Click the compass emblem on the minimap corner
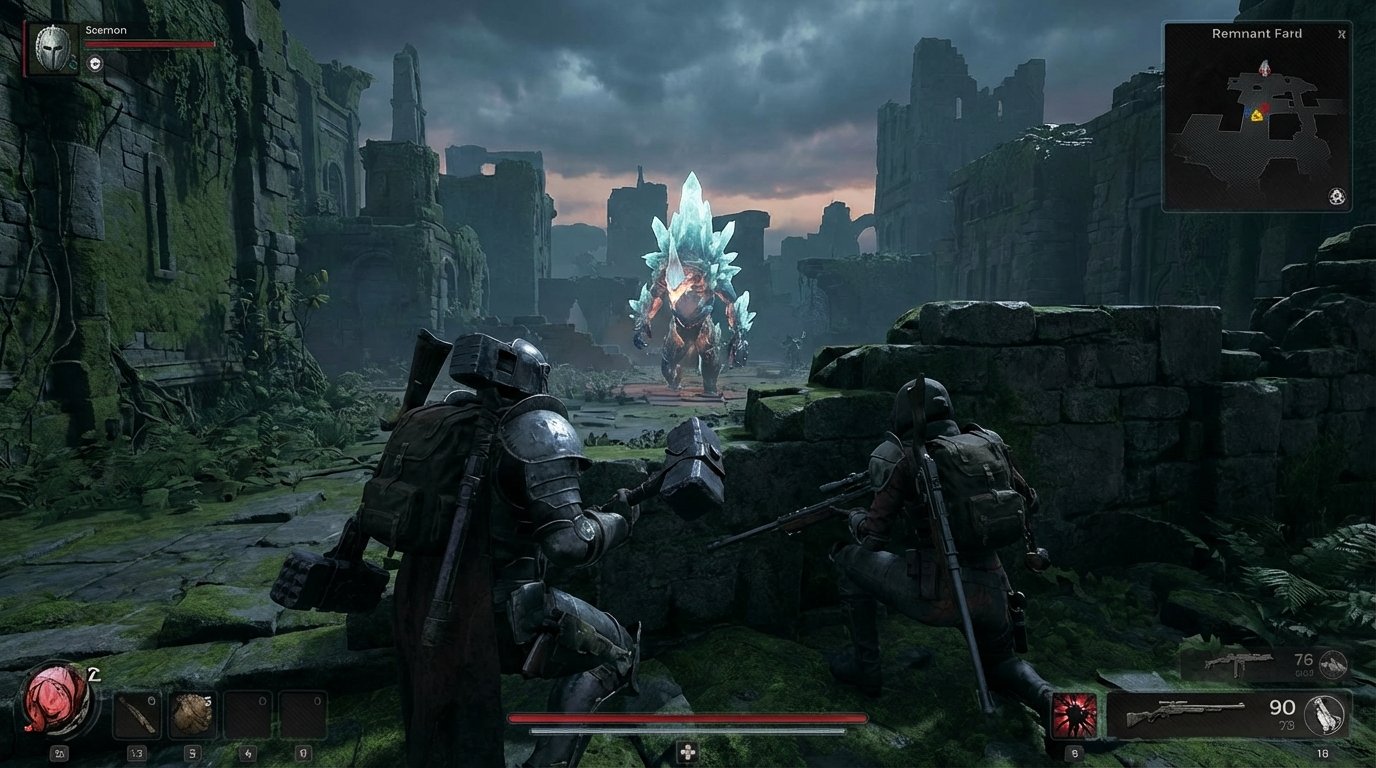This screenshot has height=768, width=1376. pyautogui.click(x=1337, y=193)
